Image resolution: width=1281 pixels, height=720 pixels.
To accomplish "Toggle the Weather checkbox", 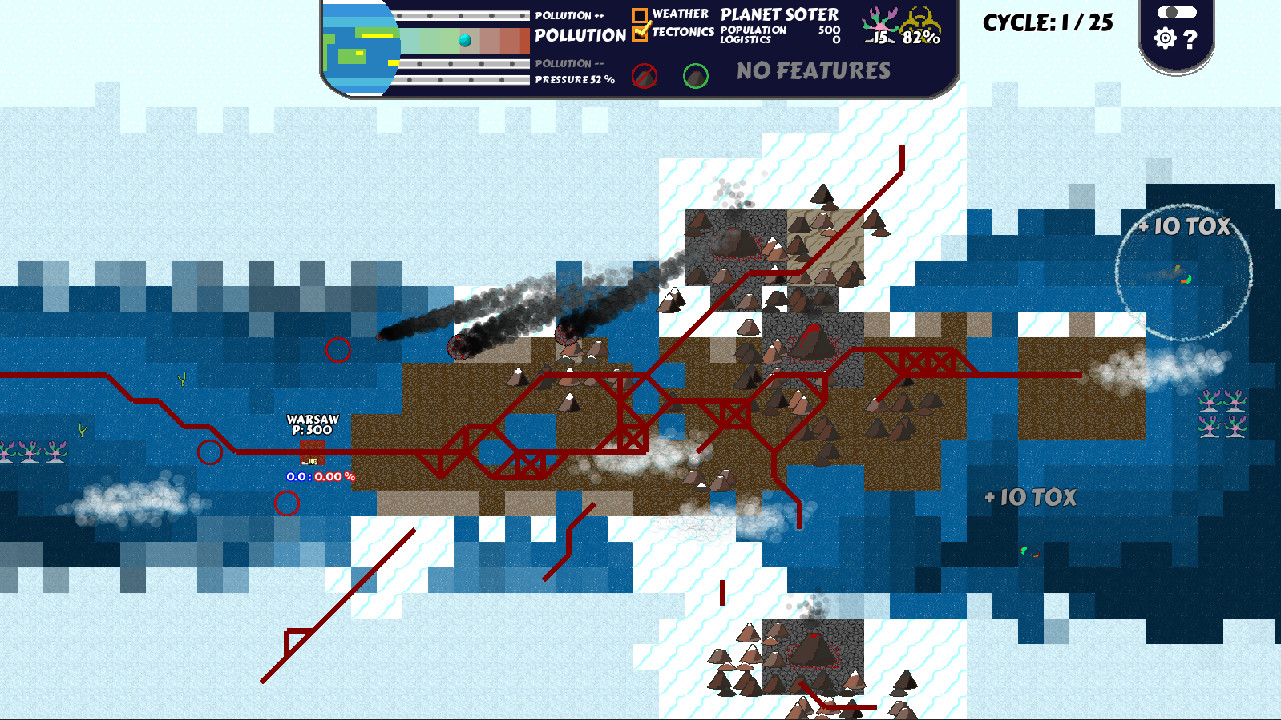I will point(639,13).
